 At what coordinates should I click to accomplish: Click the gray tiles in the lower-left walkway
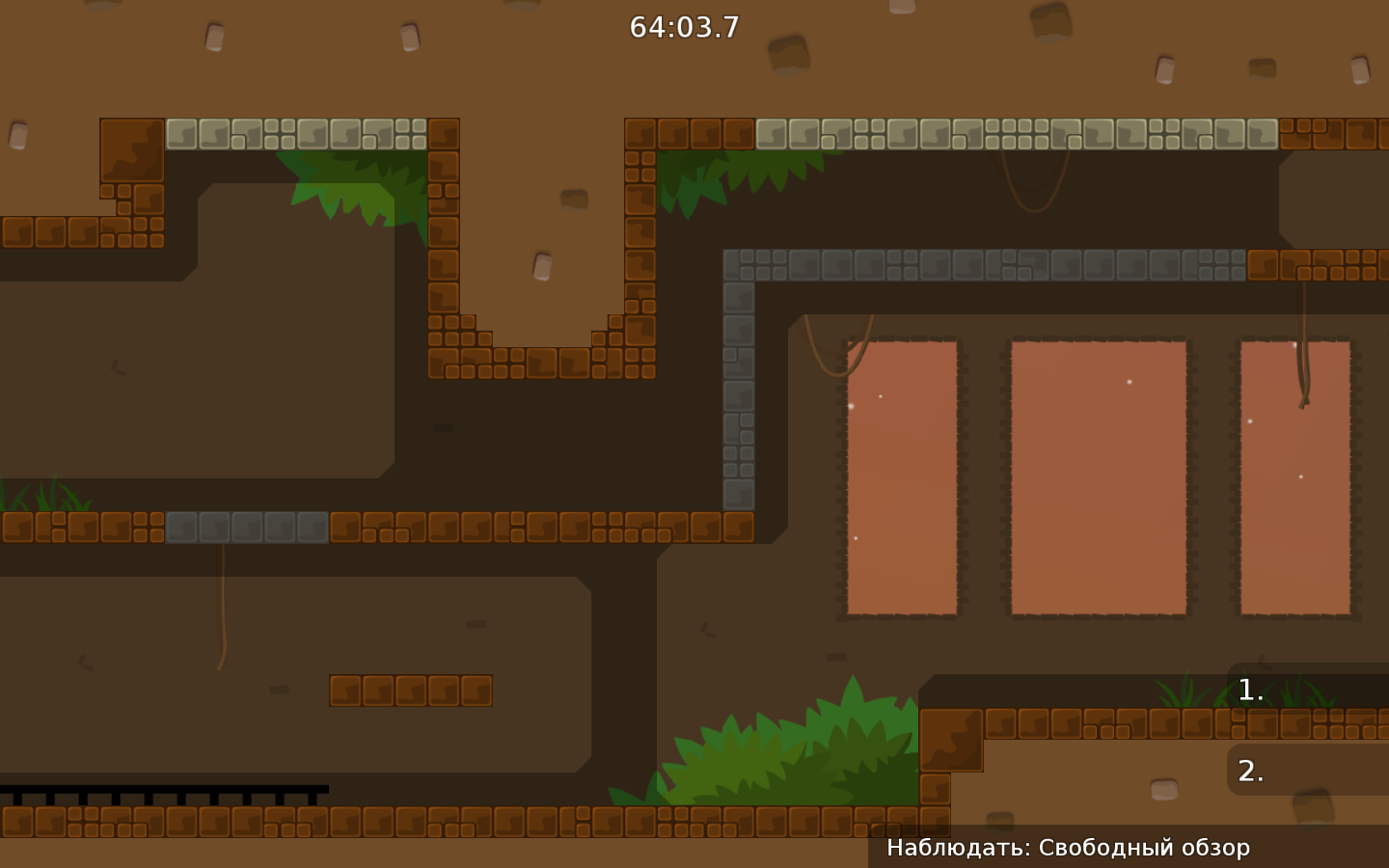pos(246,529)
